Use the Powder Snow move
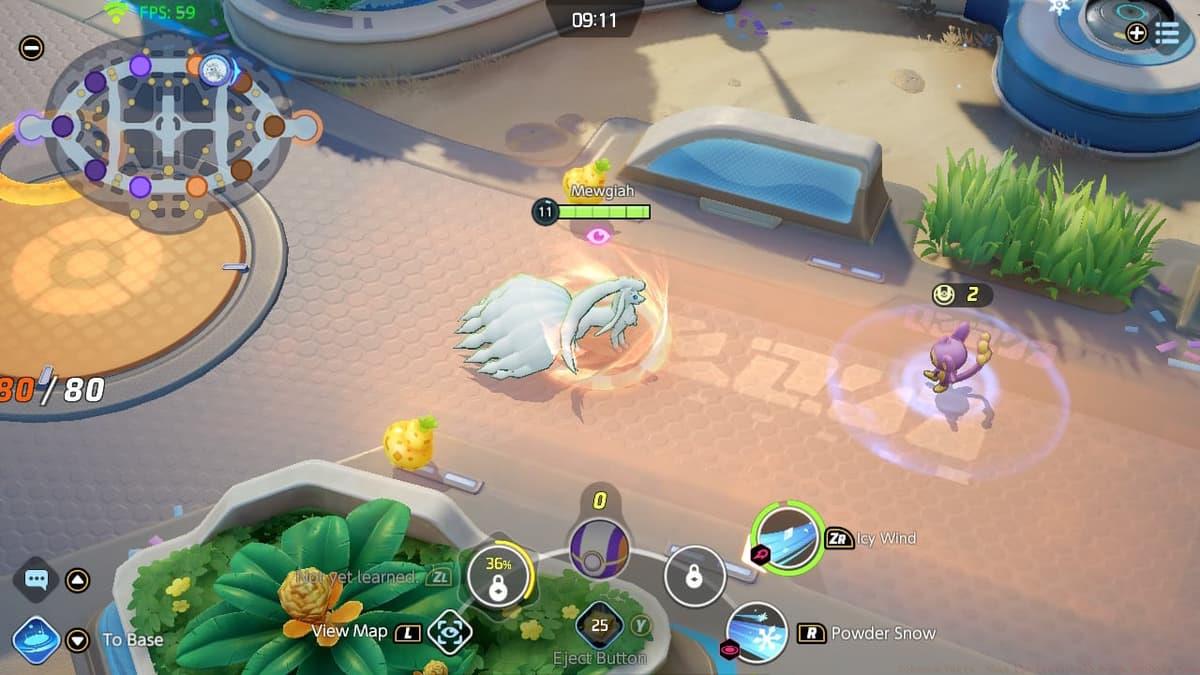 pos(758,632)
